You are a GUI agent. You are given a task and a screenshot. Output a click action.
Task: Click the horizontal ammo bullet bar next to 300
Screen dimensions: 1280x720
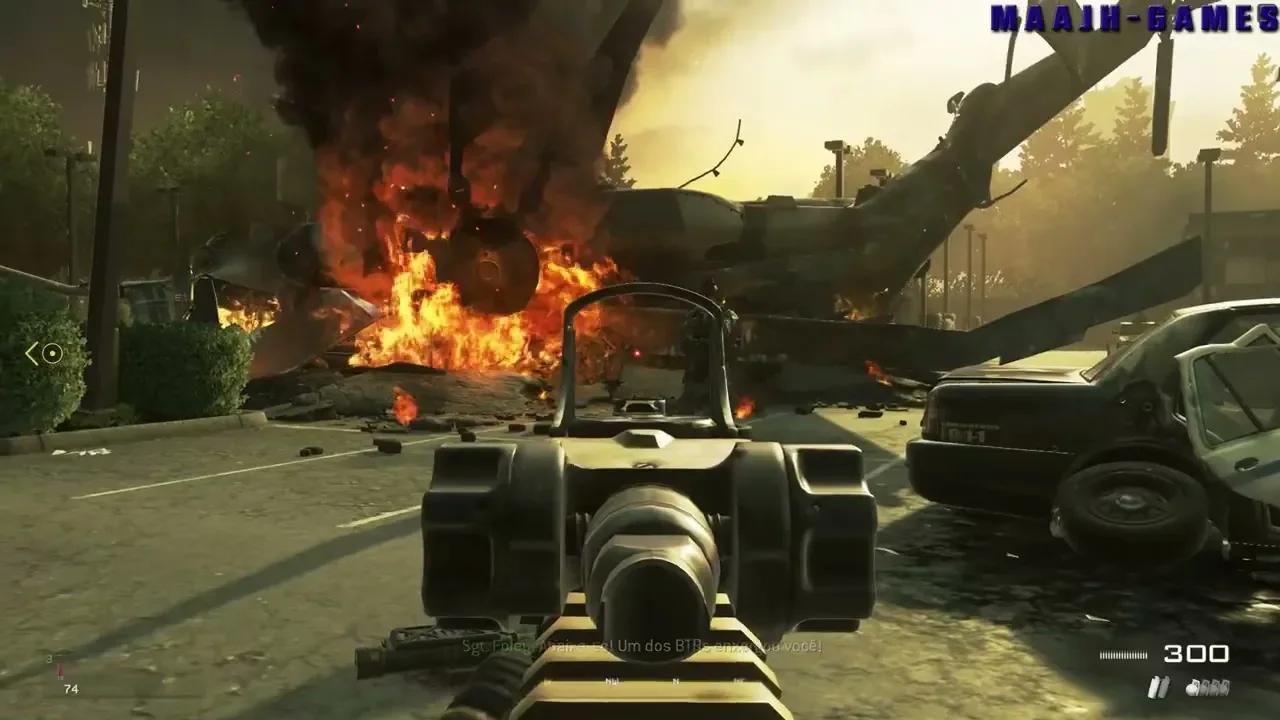1124,654
